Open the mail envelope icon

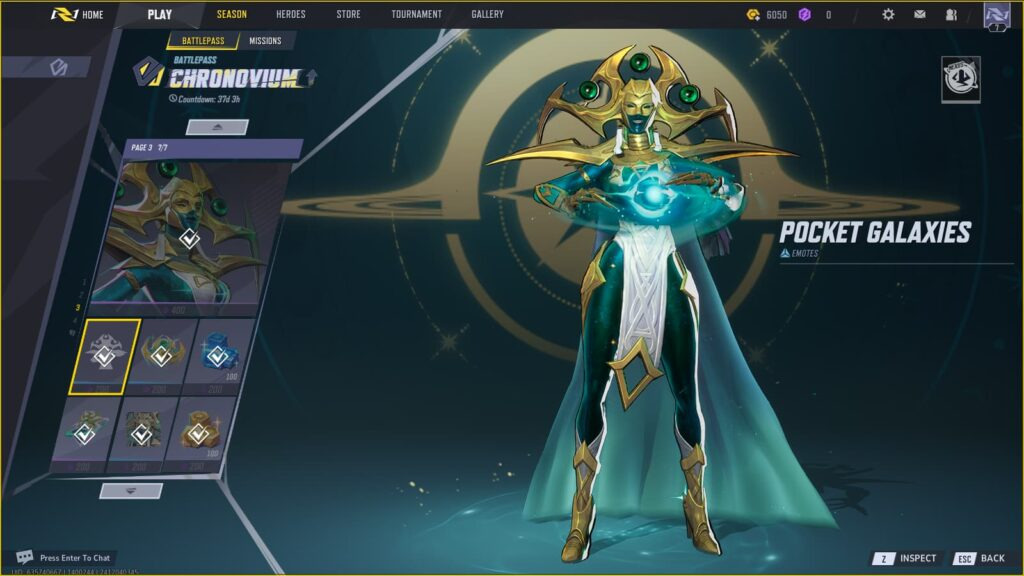click(919, 15)
